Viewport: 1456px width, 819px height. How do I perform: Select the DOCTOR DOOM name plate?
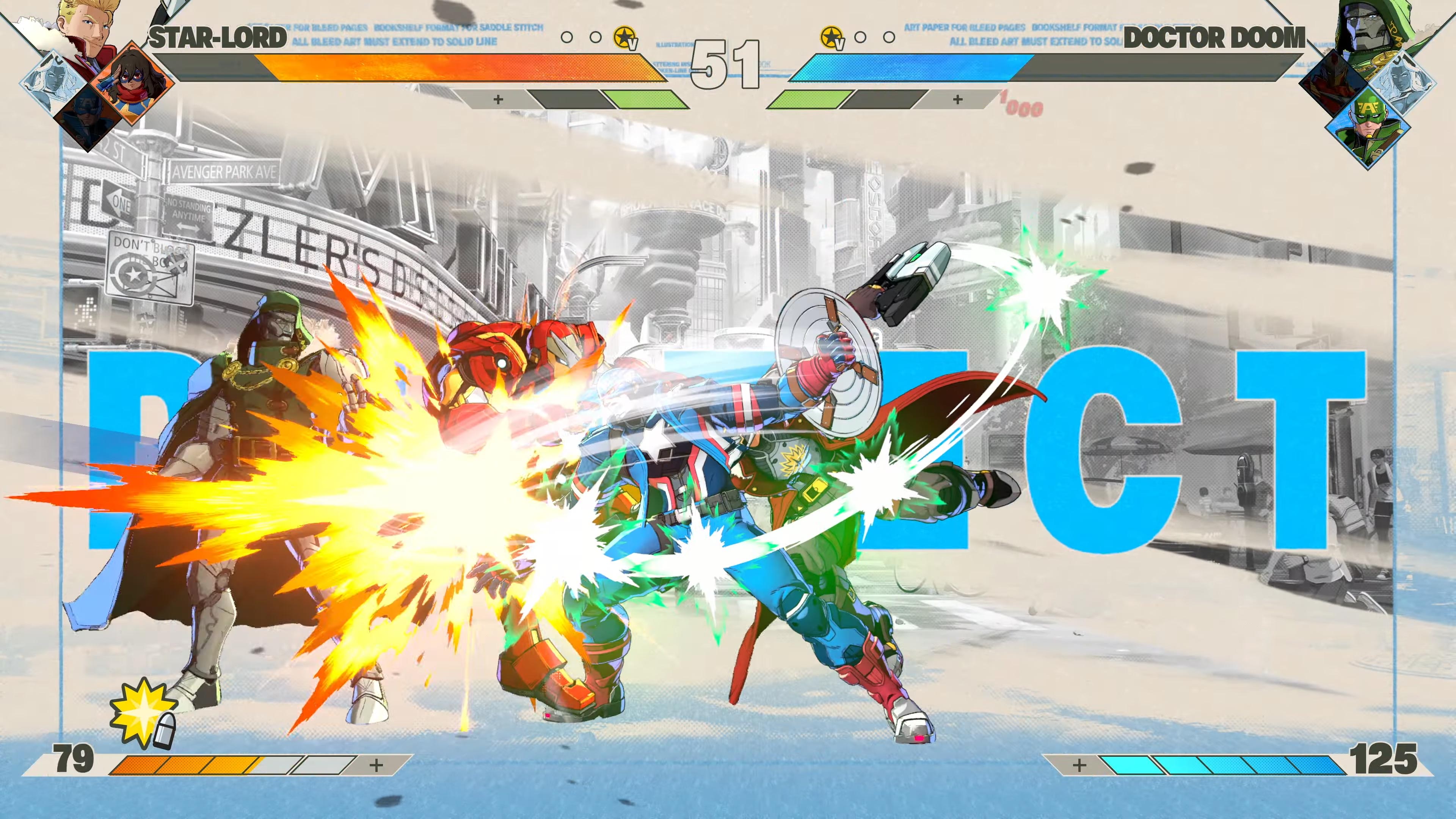(1210, 38)
